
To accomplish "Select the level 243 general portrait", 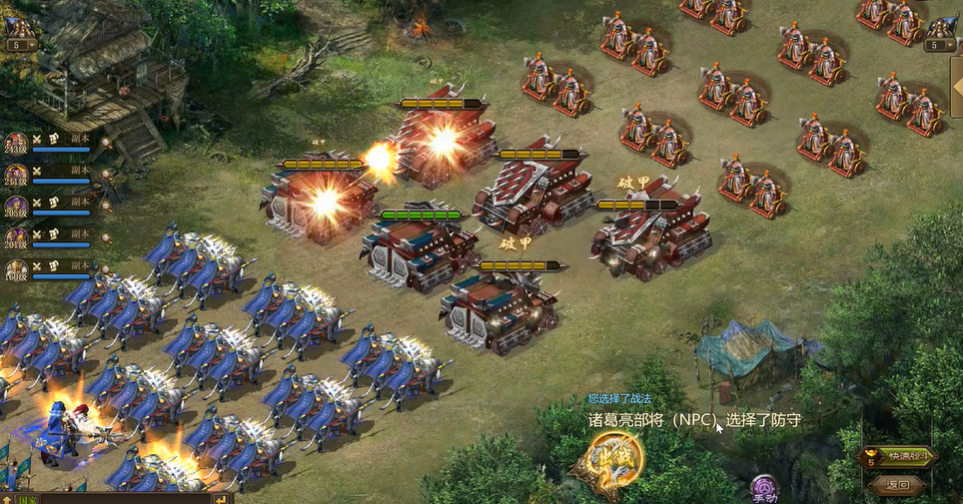I will coord(16,144).
